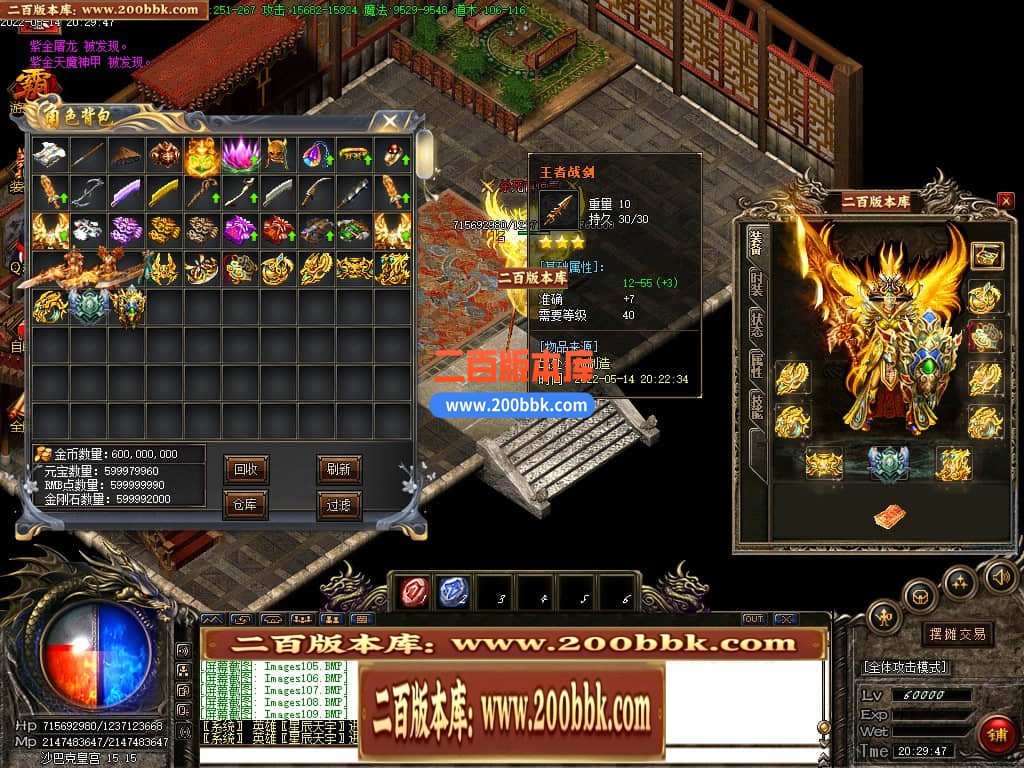Close the character backpack window

coord(390,121)
